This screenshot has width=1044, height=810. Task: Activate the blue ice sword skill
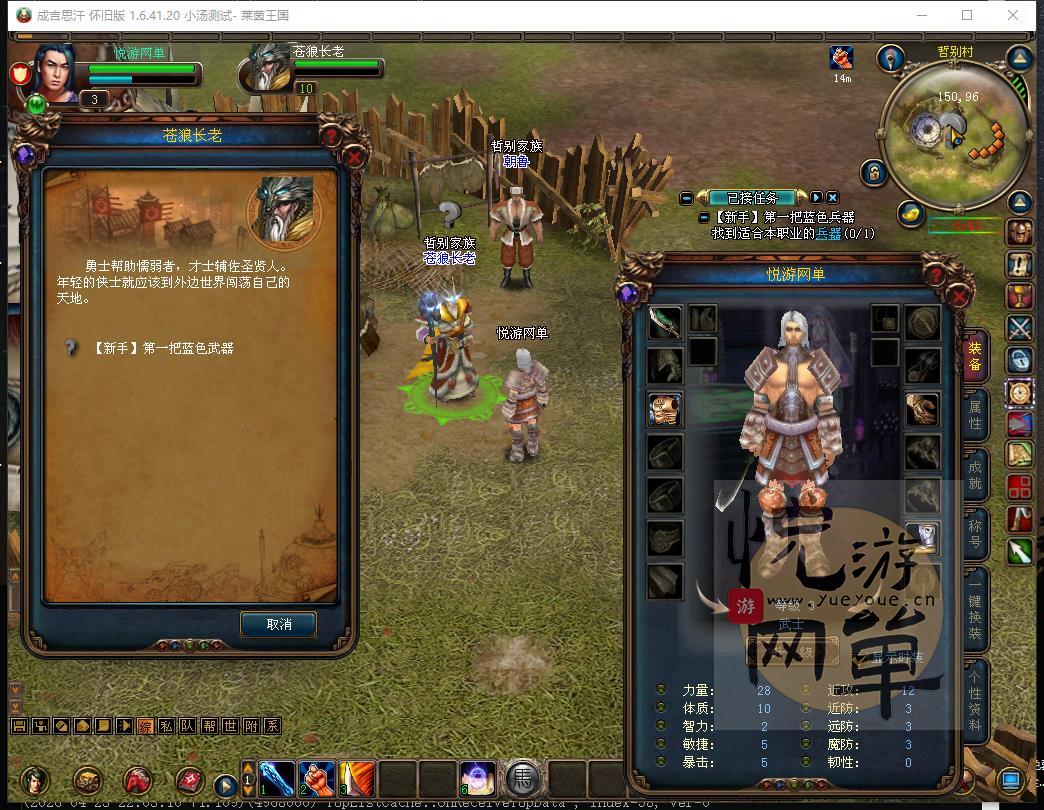278,779
